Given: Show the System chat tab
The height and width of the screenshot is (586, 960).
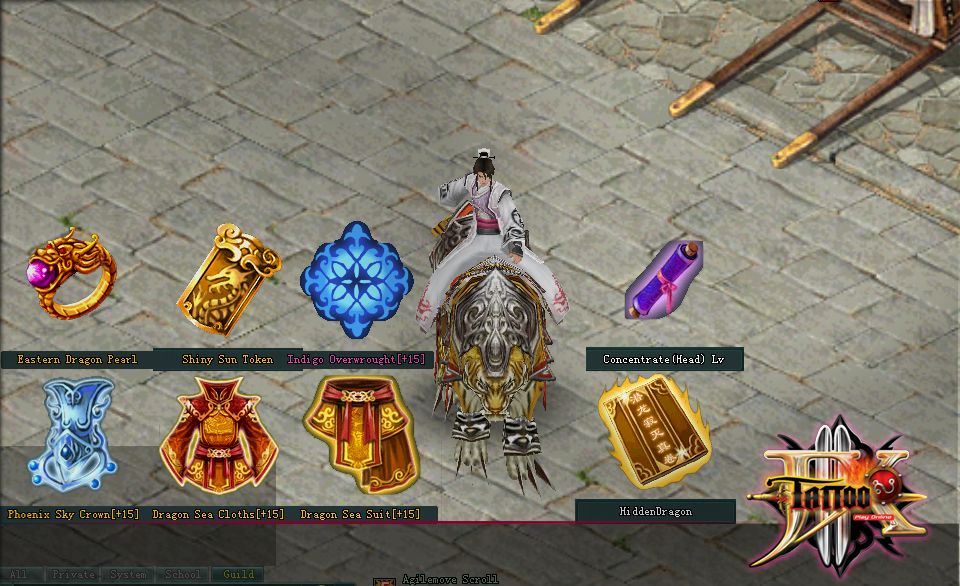Looking at the screenshot, I should point(128,575).
